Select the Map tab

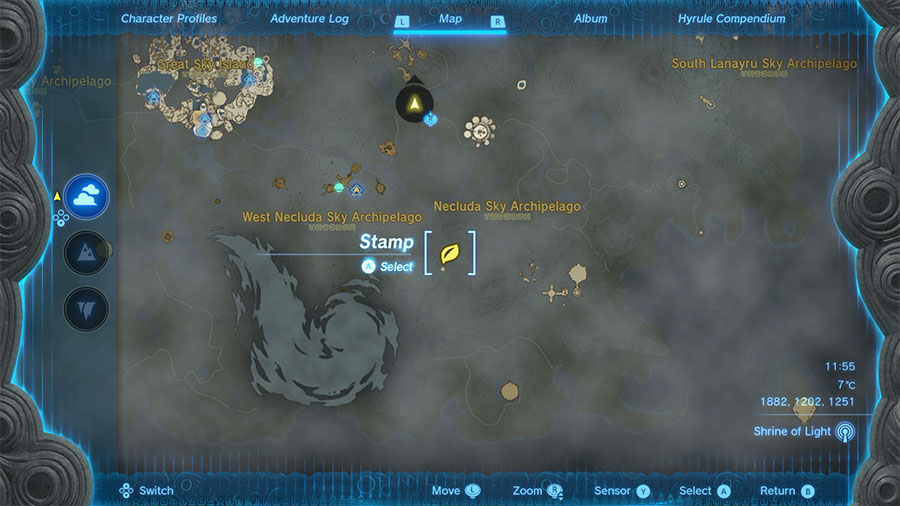450,19
